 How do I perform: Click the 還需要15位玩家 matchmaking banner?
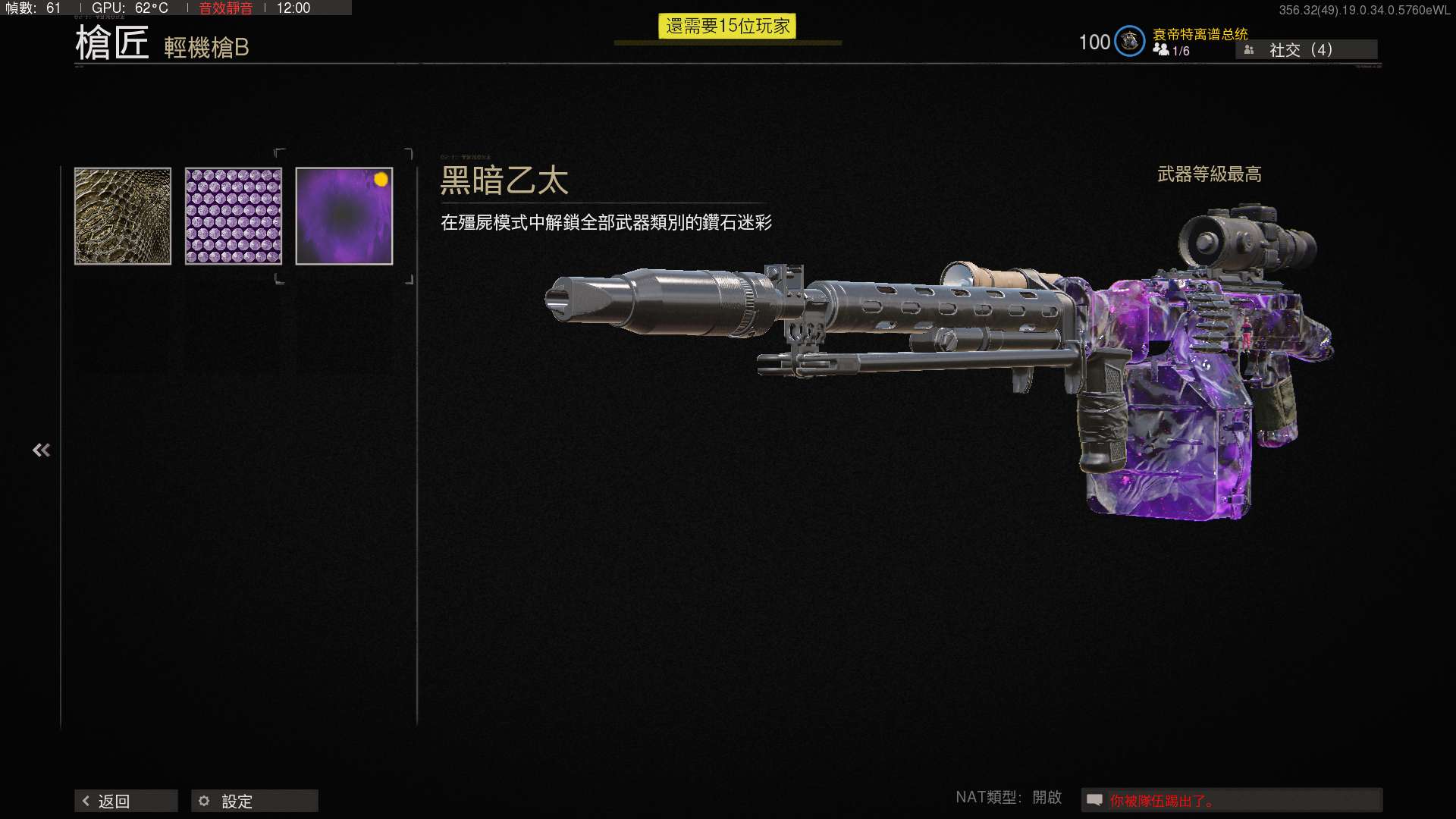729,26
